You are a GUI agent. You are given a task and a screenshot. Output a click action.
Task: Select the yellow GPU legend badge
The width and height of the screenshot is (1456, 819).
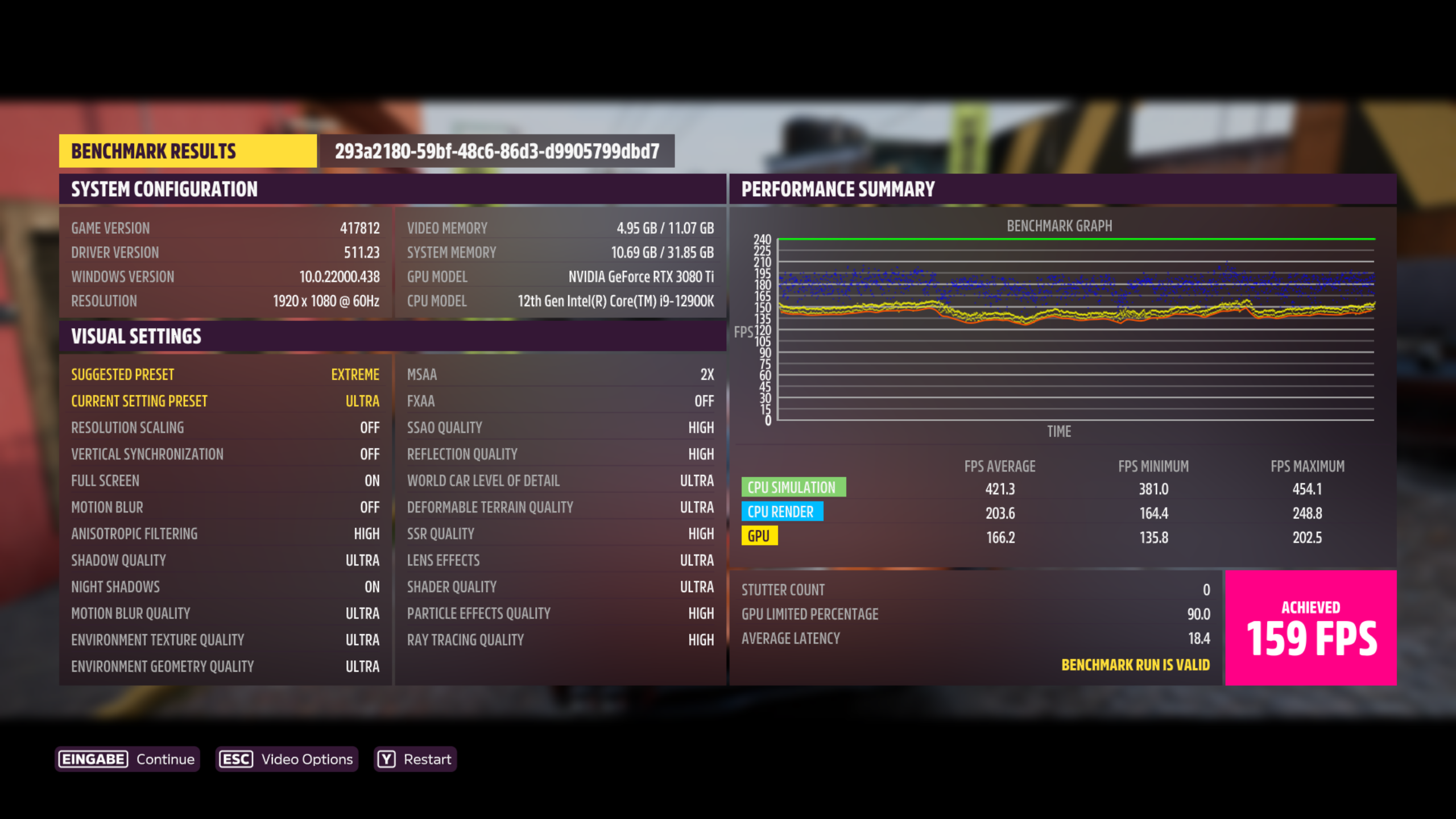coord(761,535)
